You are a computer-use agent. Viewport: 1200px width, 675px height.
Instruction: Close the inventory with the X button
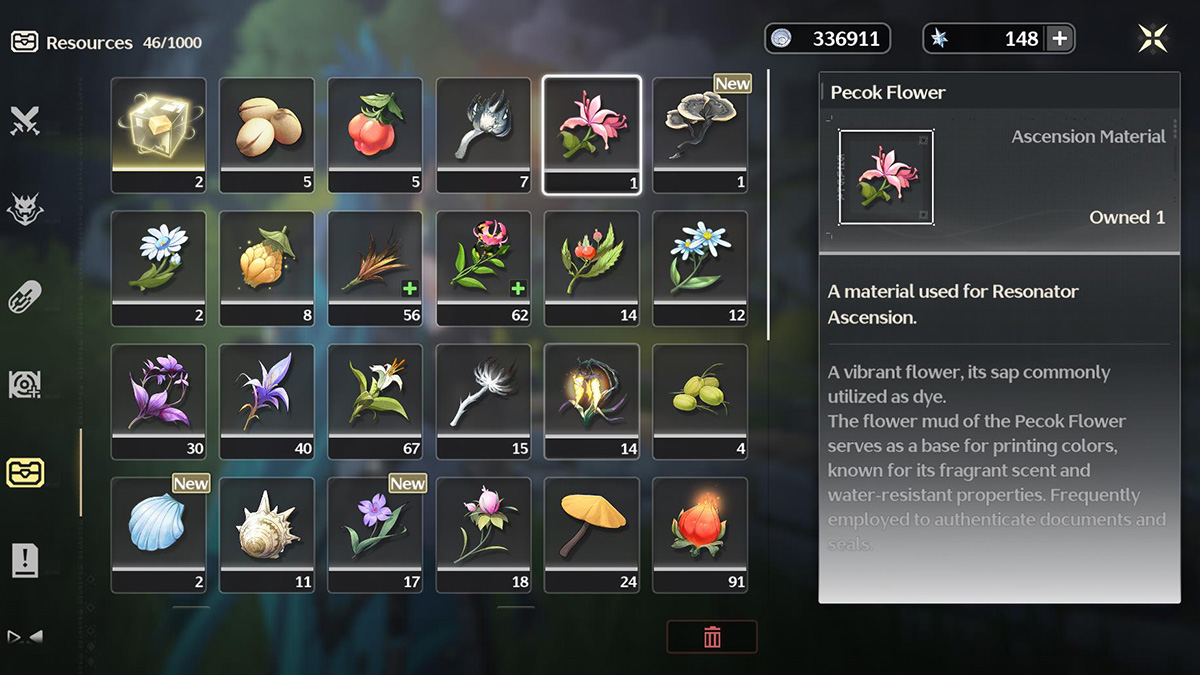coord(1153,39)
